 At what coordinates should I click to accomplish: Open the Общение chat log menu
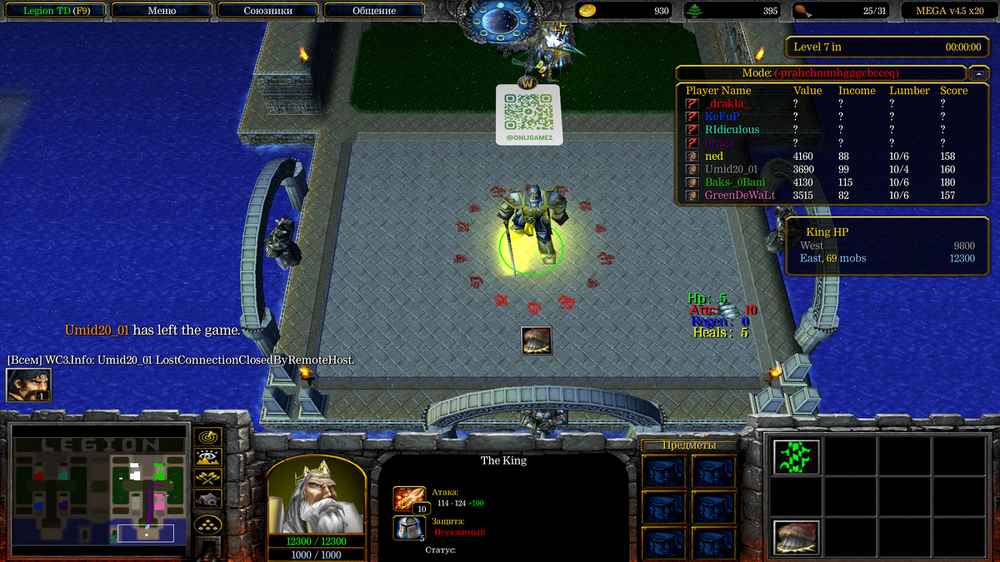pos(374,11)
